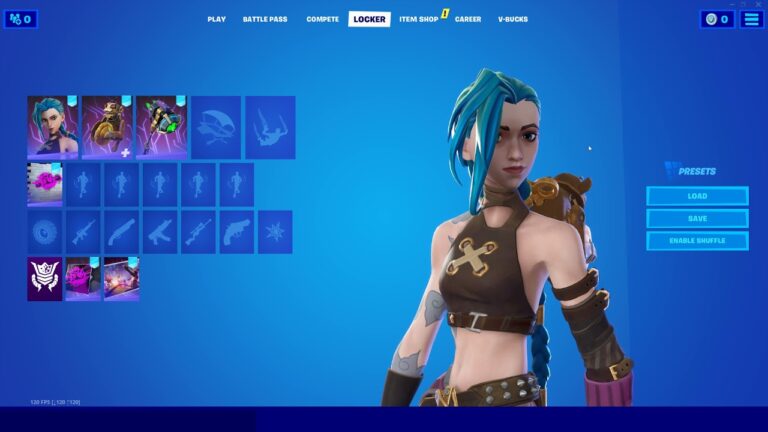Choose the banner icon slot
This screenshot has width=768, height=432.
(45, 279)
